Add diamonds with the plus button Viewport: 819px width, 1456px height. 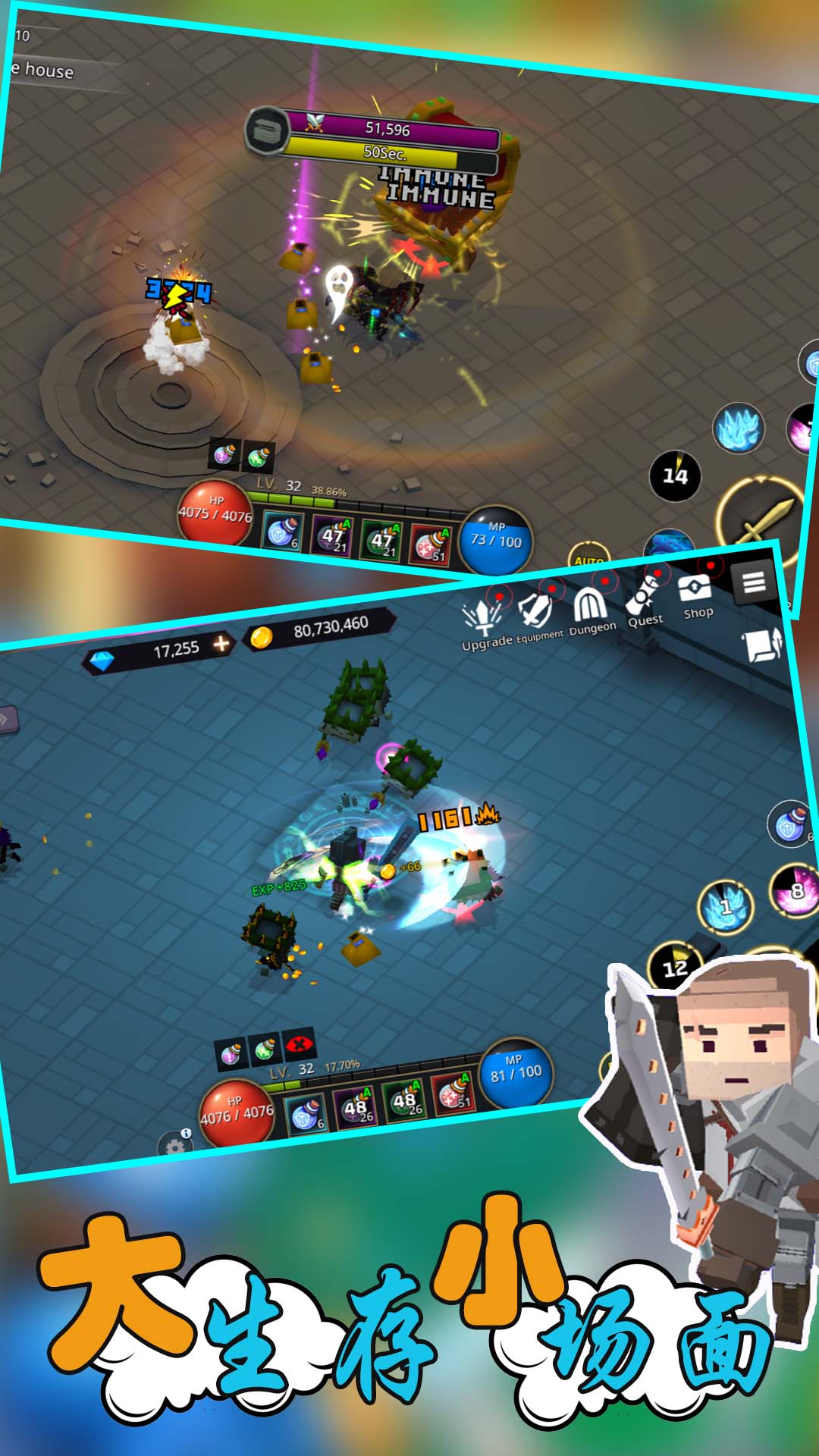point(221,644)
